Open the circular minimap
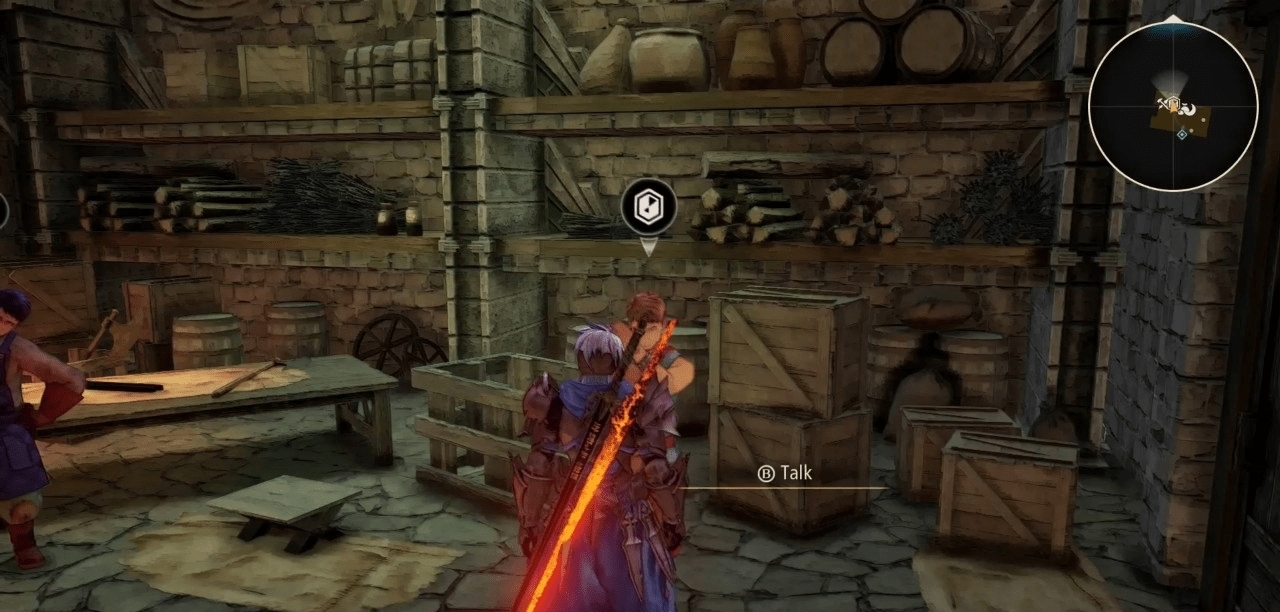Image resolution: width=1280 pixels, height=612 pixels. pos(1172,106)
